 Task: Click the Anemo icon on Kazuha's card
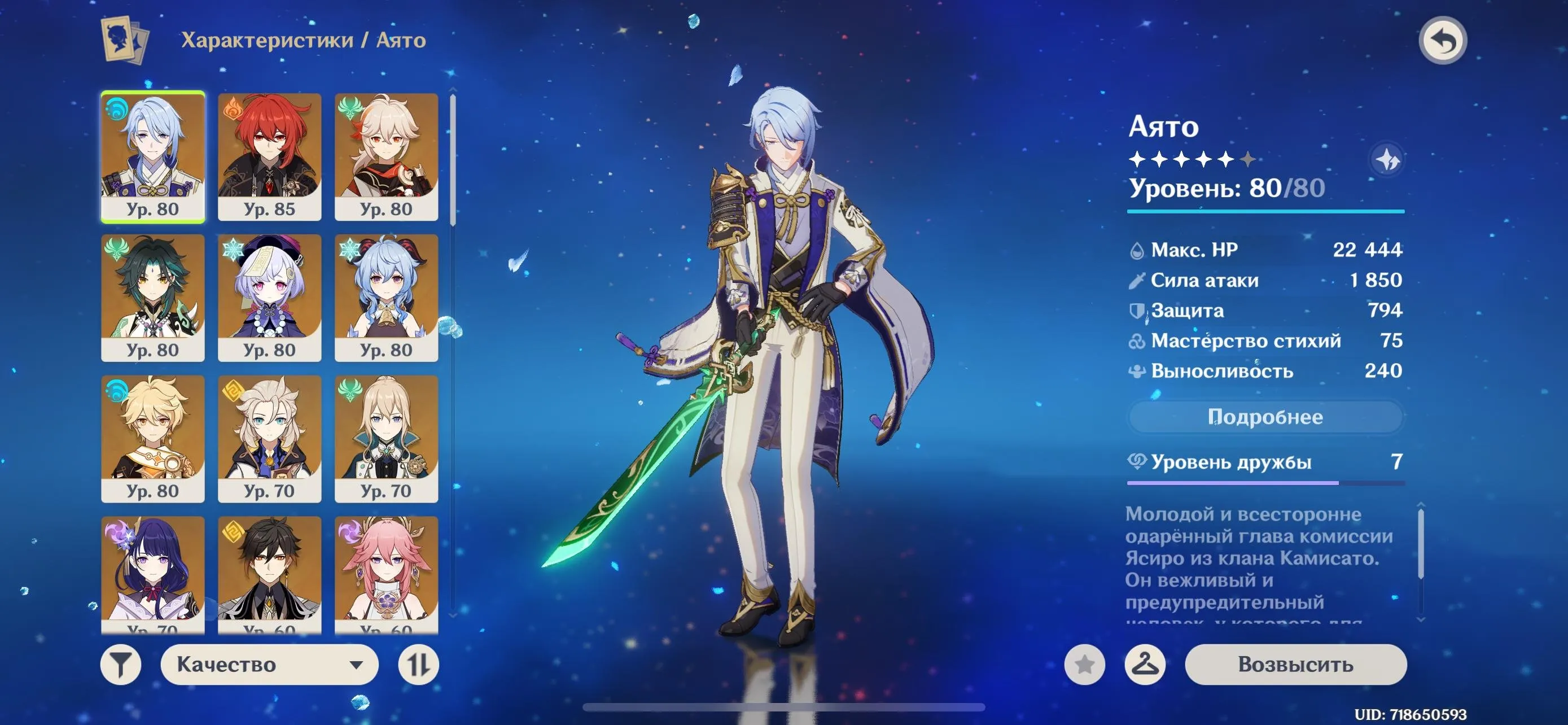pos(351,108)
